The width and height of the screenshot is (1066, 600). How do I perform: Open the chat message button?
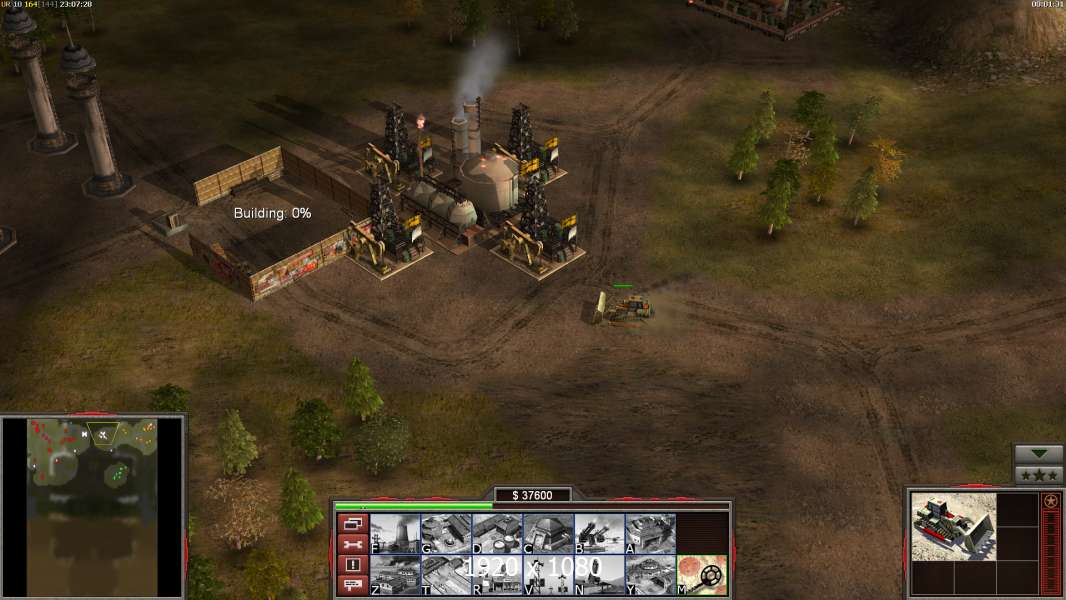pyautogui.click(x=352, y=586)
